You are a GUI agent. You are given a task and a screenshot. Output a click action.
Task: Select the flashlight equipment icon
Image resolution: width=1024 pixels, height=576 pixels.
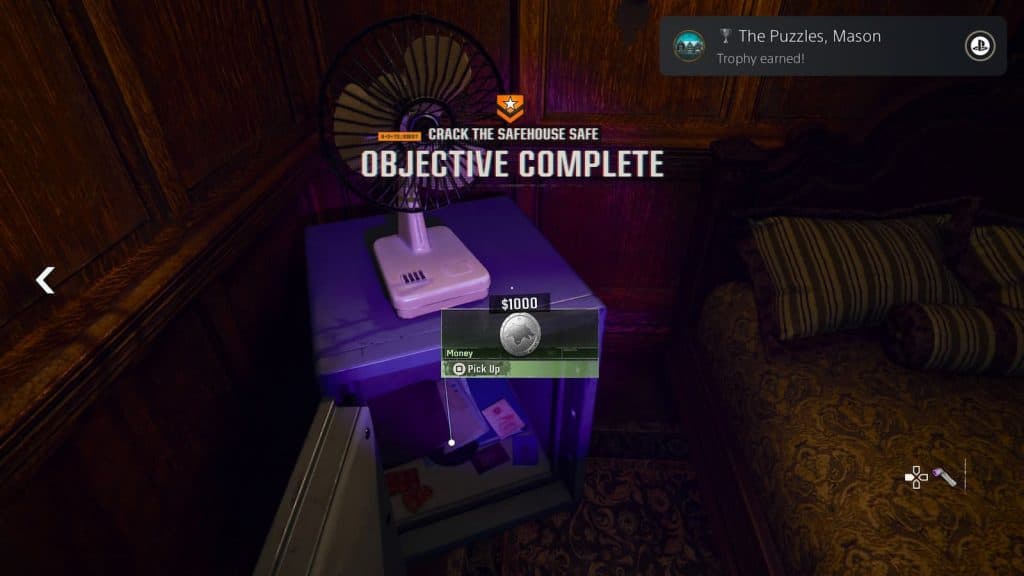(945, 478)
